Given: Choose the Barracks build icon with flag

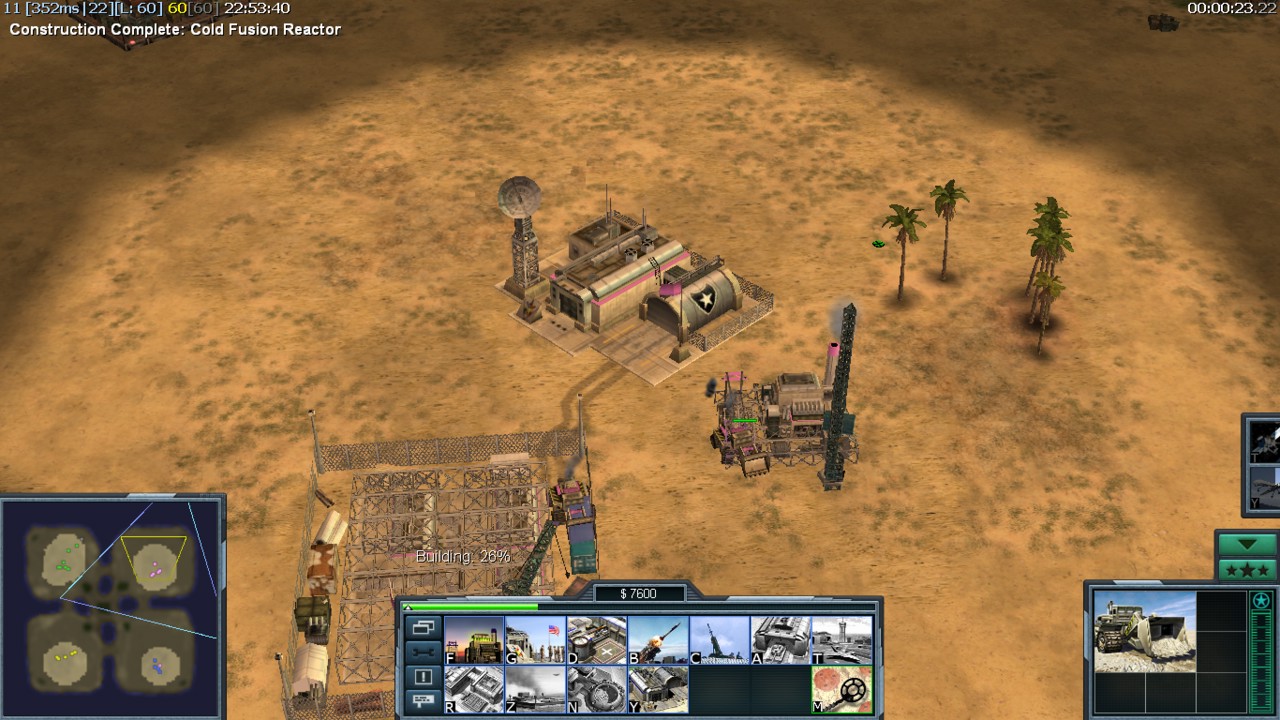Looking at the screenshot, I should pyautogui.click(x=535, y=640).
